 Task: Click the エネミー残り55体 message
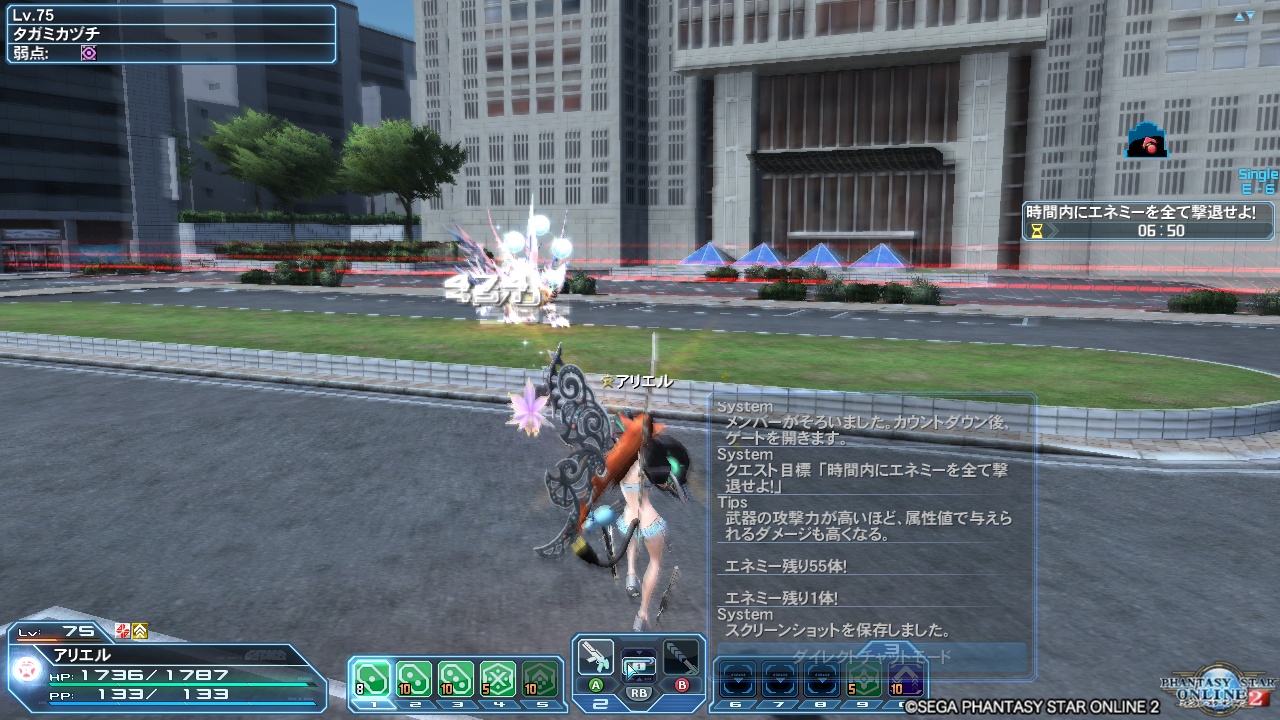click(x=787, y=565)
